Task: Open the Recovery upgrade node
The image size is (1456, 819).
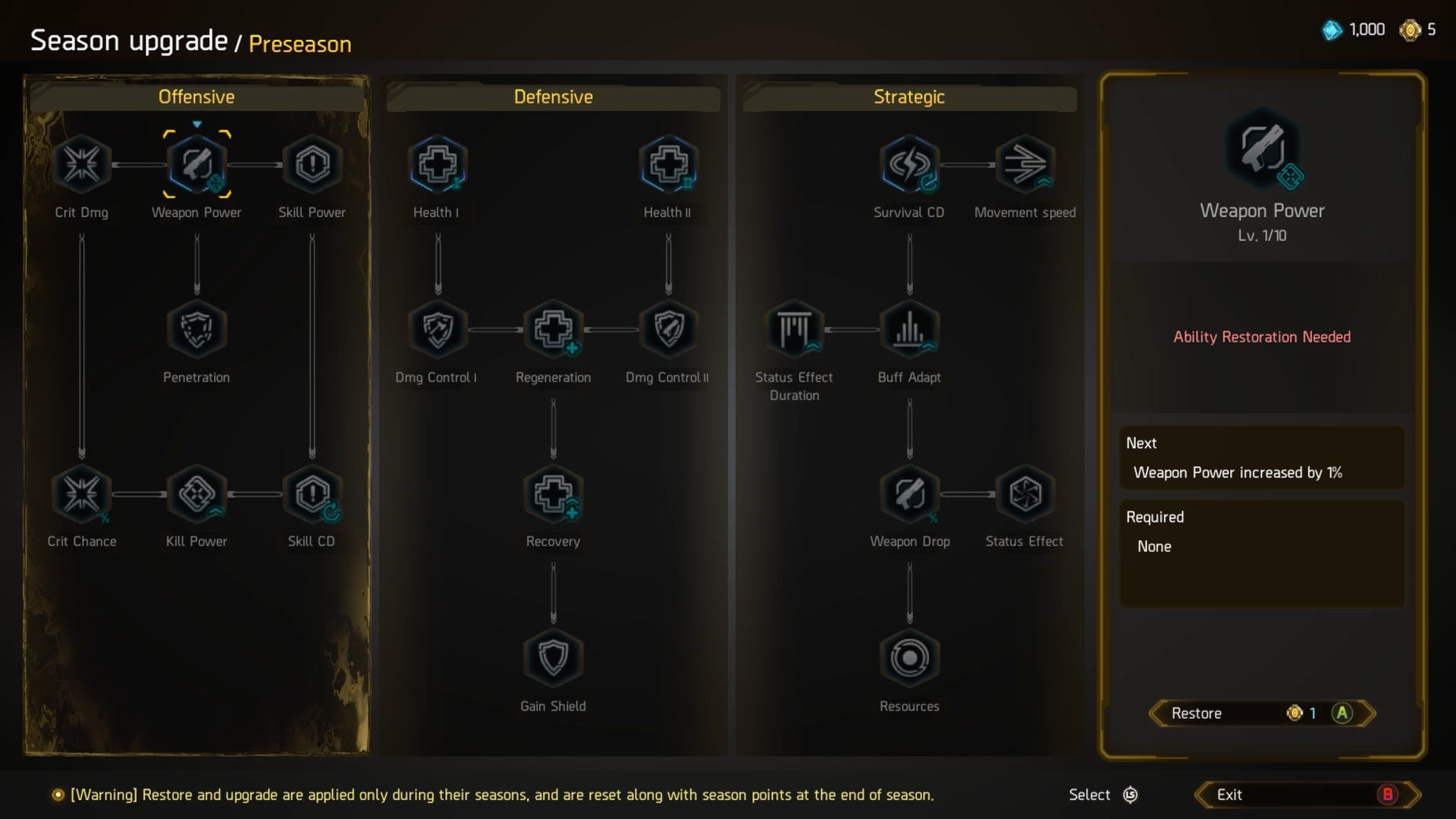Action: tap(553, 494)
